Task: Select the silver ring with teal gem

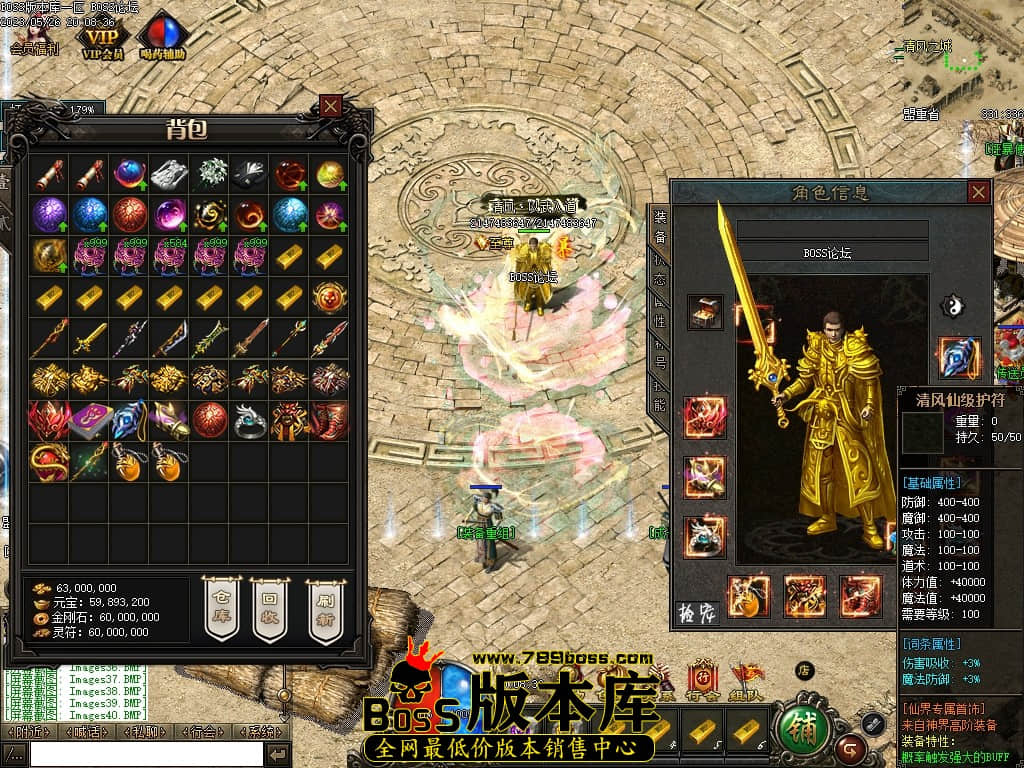Action: point(249,421)
